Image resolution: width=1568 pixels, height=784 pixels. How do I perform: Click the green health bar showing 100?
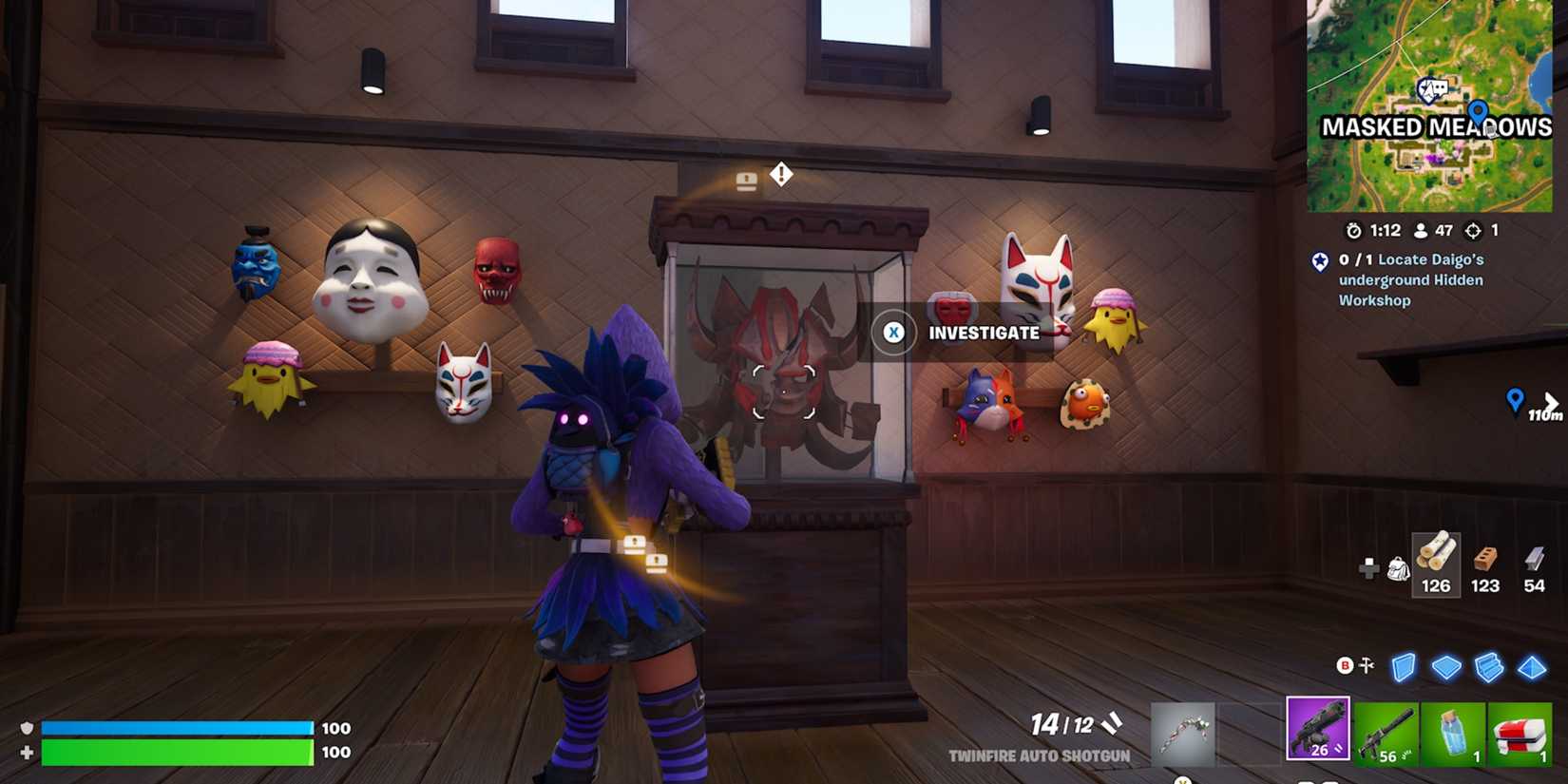(181, 753)
